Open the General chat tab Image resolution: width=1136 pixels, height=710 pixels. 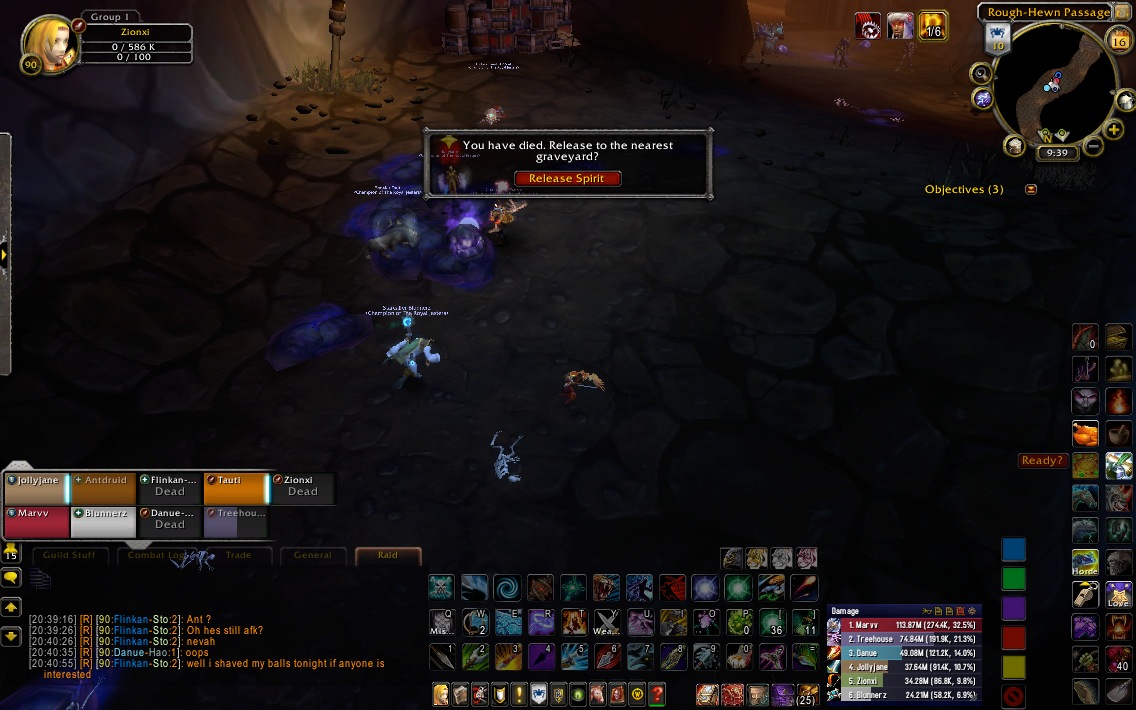312,555
